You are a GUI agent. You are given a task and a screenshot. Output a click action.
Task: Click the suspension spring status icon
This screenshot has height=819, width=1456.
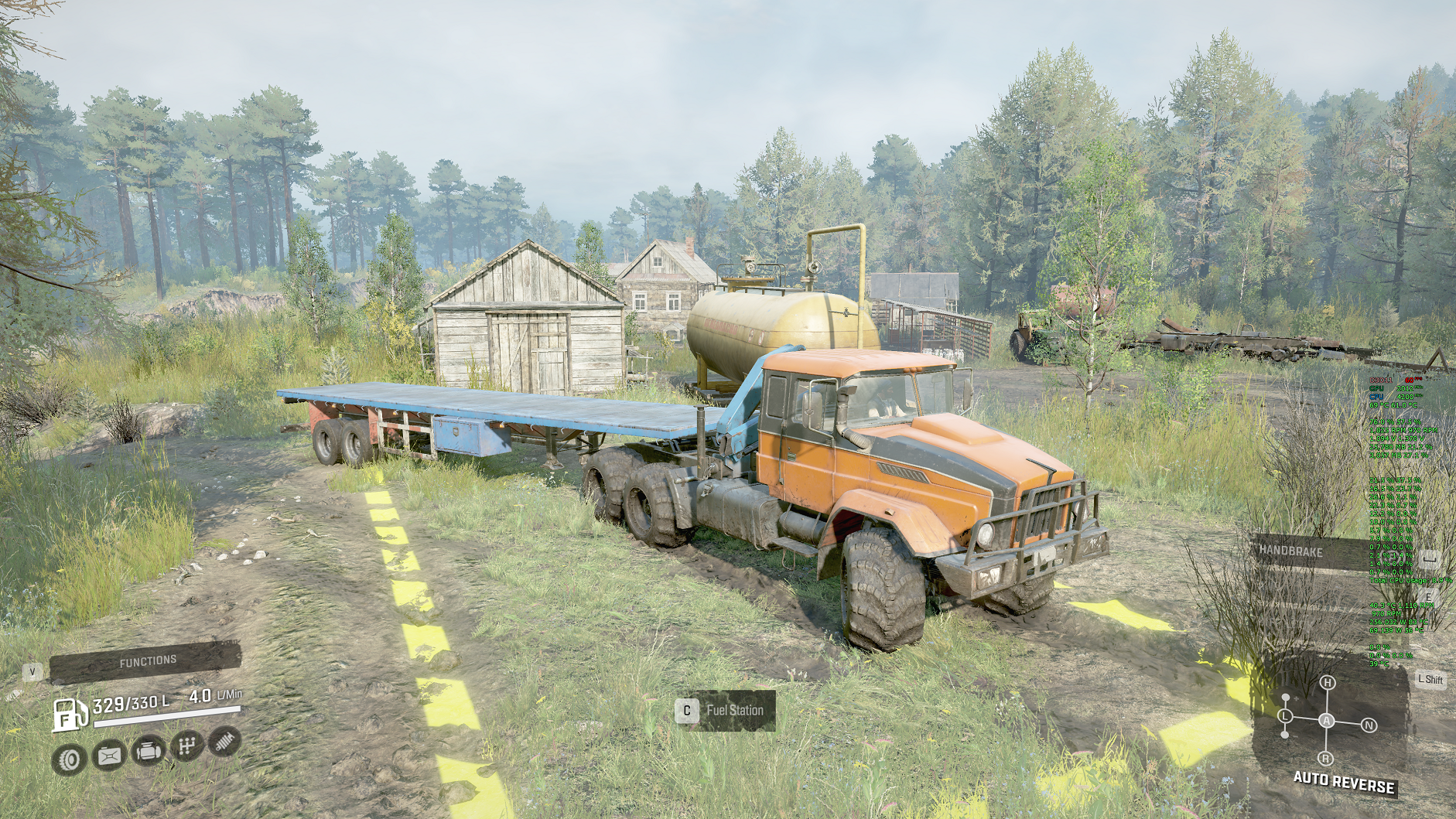(223, 742)
